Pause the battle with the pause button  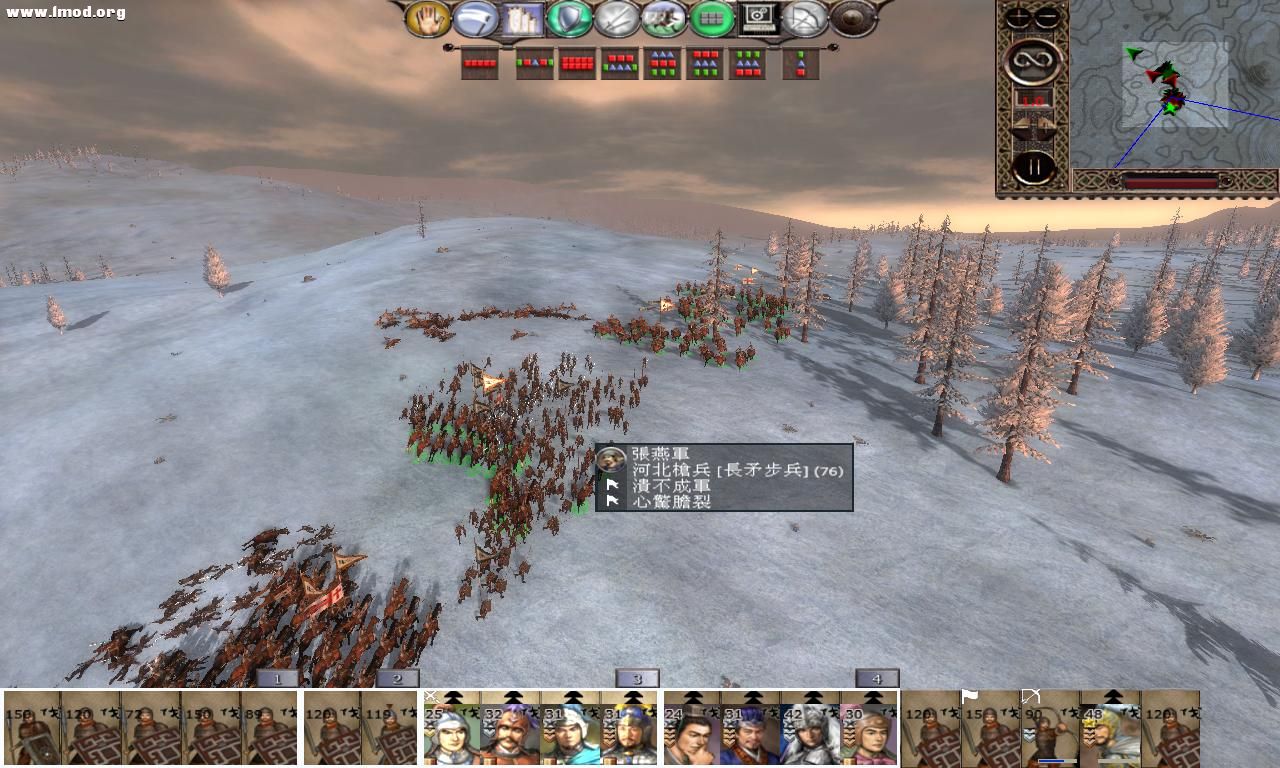[x=1034, y=166]
